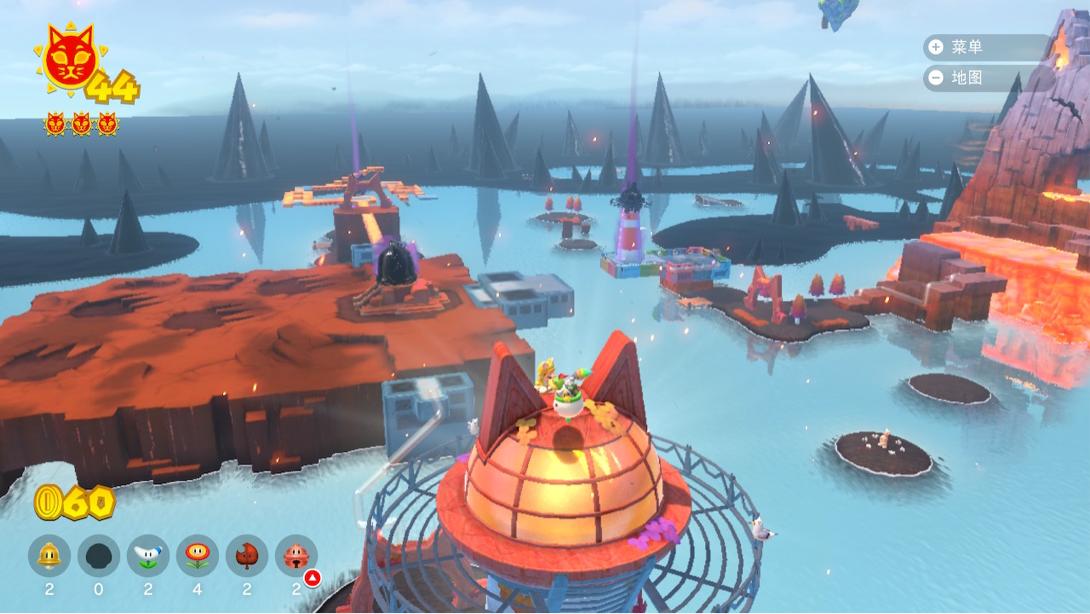Select the golden Super Bell reserve item
This screenshot has height=614, width=1090.
click(x=49, y=555)
